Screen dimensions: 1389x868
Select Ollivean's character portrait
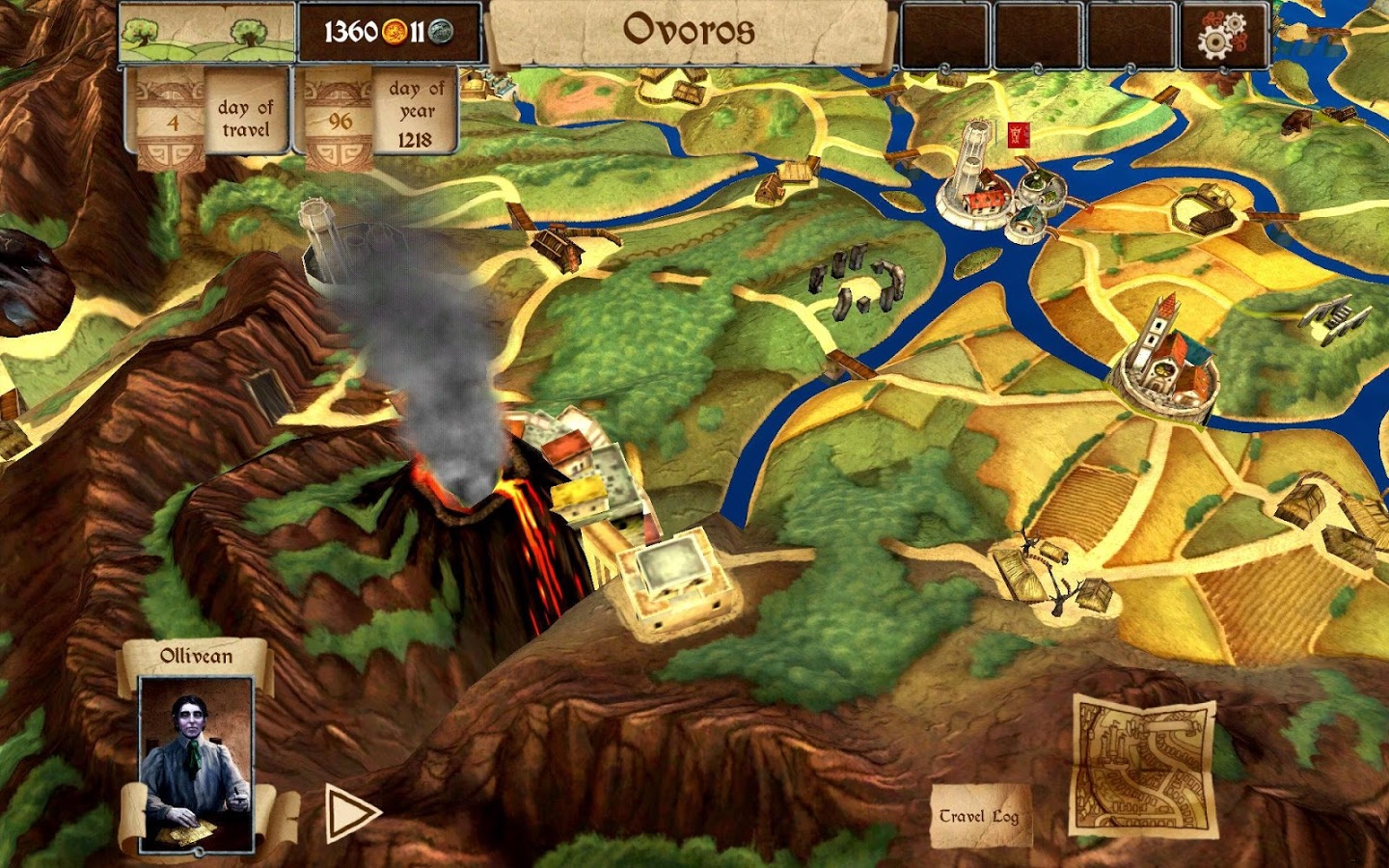(197, 763)
